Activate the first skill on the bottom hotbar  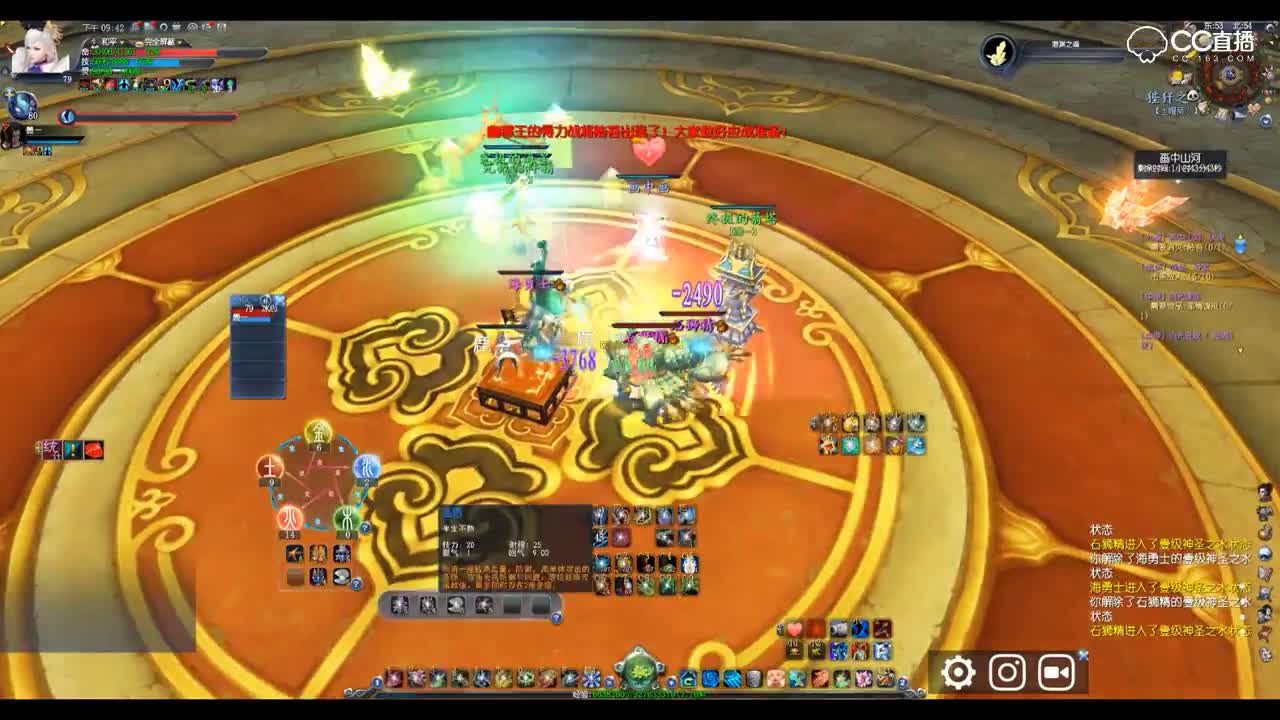[x=394, y=679]
